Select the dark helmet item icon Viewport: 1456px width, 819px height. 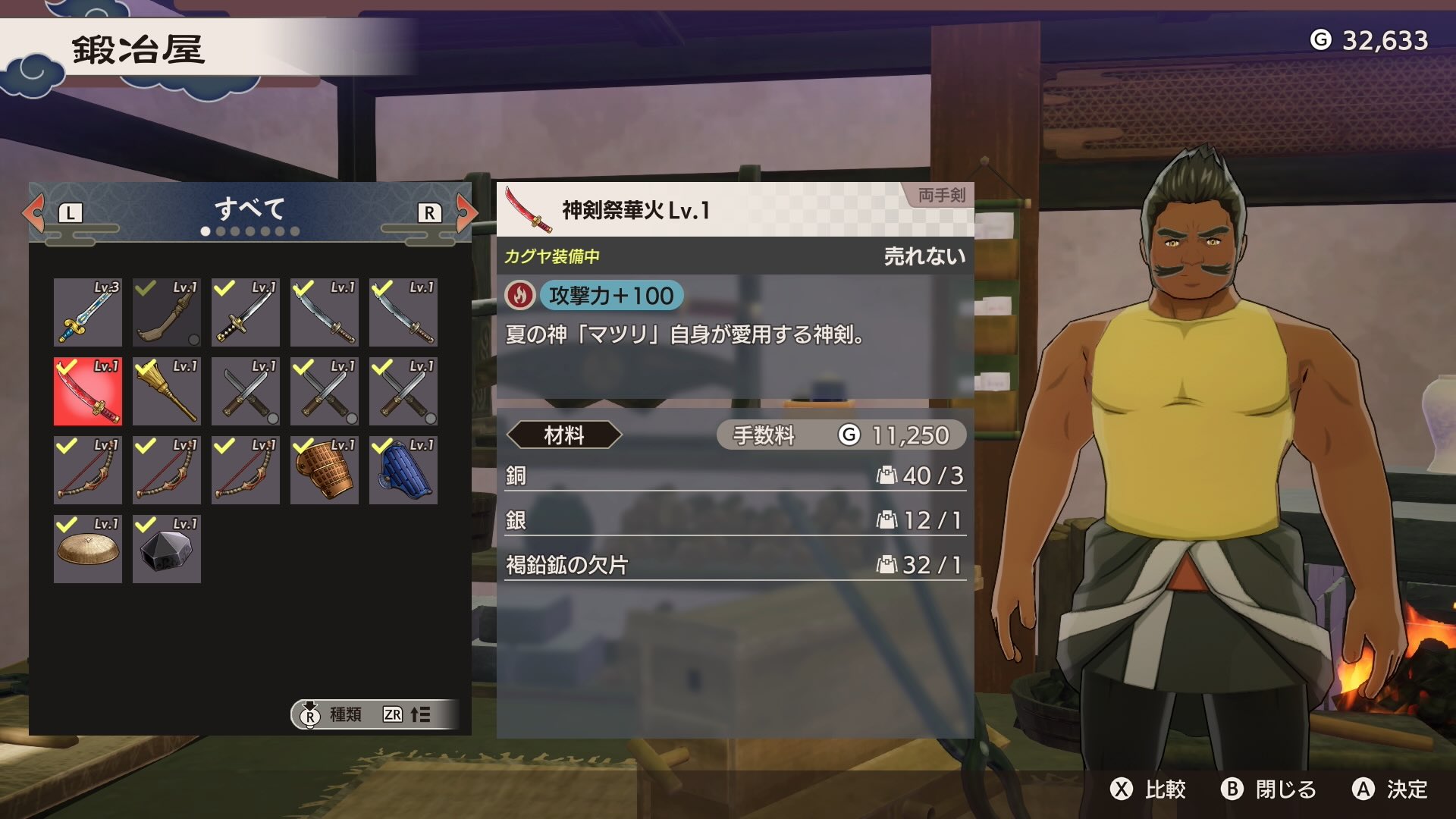166,548
